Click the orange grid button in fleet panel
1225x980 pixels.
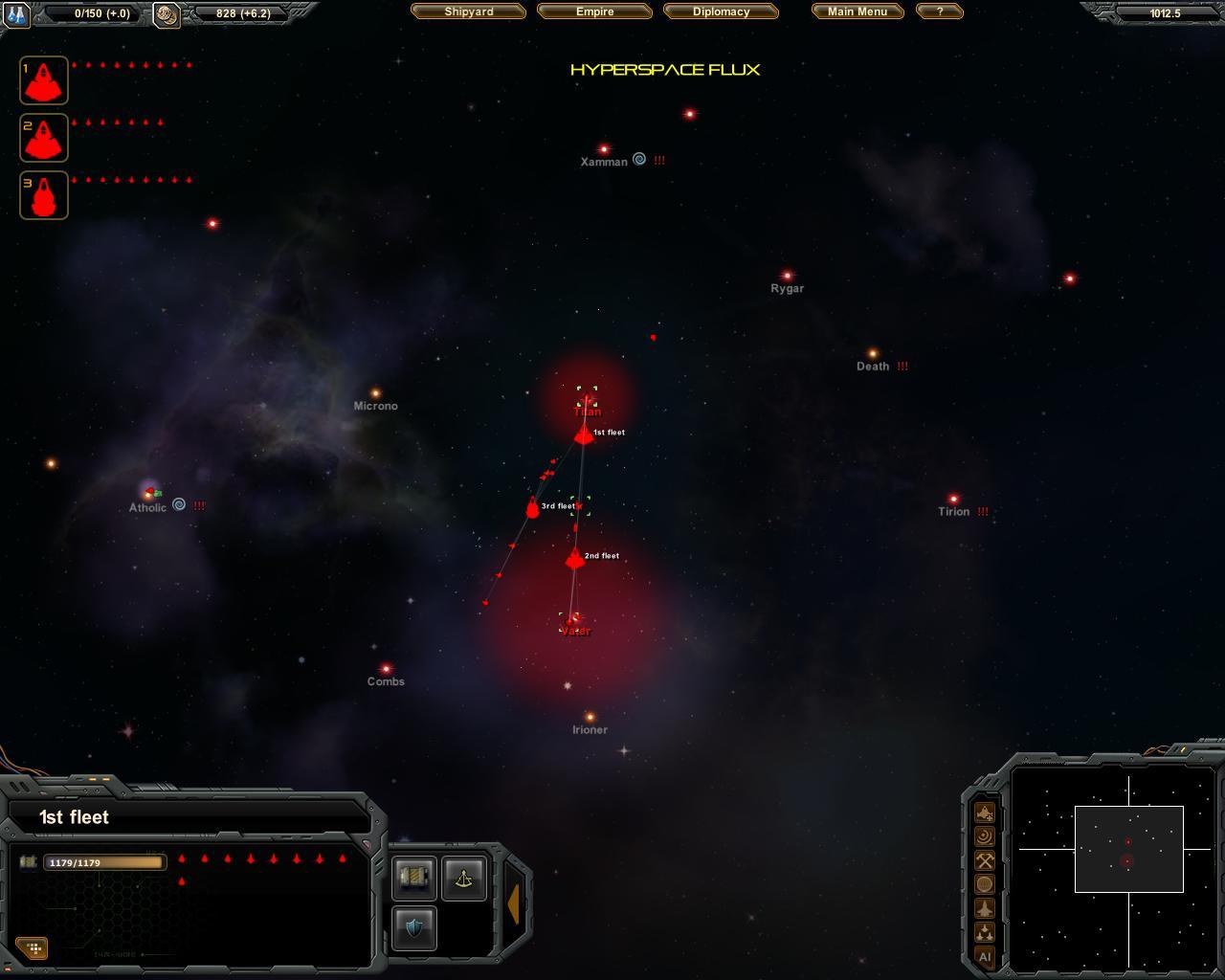[x=33, y=948]
